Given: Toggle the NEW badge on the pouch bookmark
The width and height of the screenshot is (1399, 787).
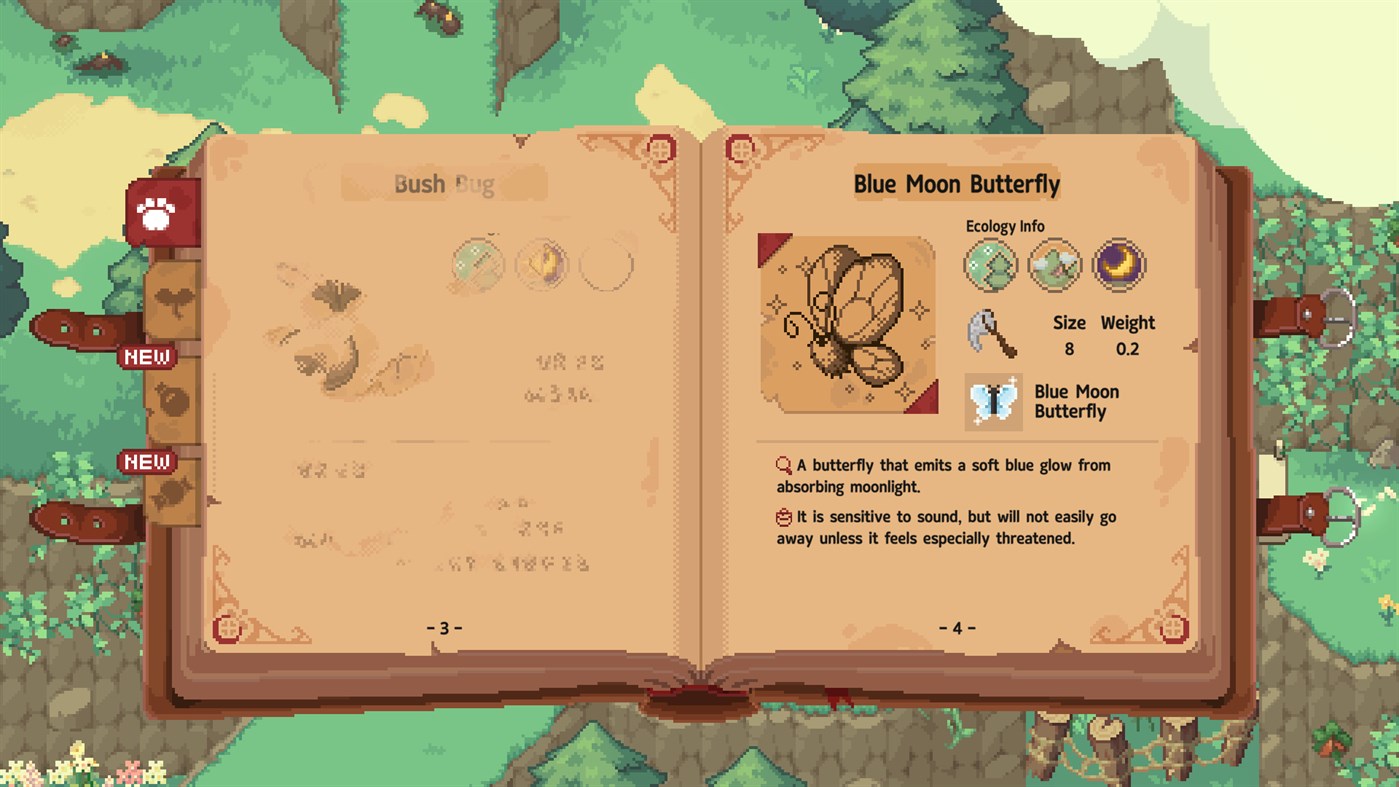Looking at the screenshot, I should 146,356.
